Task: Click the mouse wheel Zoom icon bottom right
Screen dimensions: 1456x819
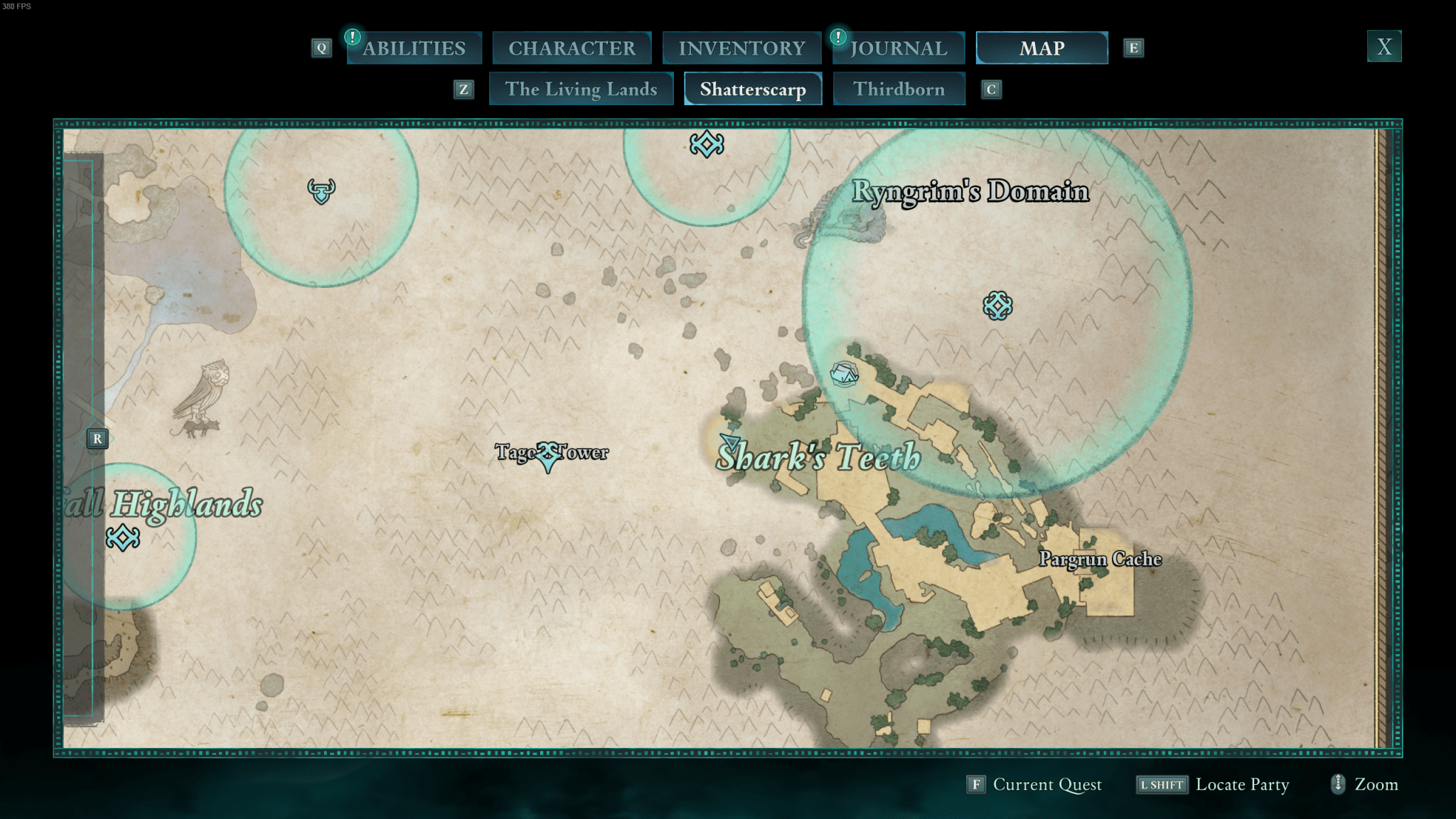Action: [1339, 785]
